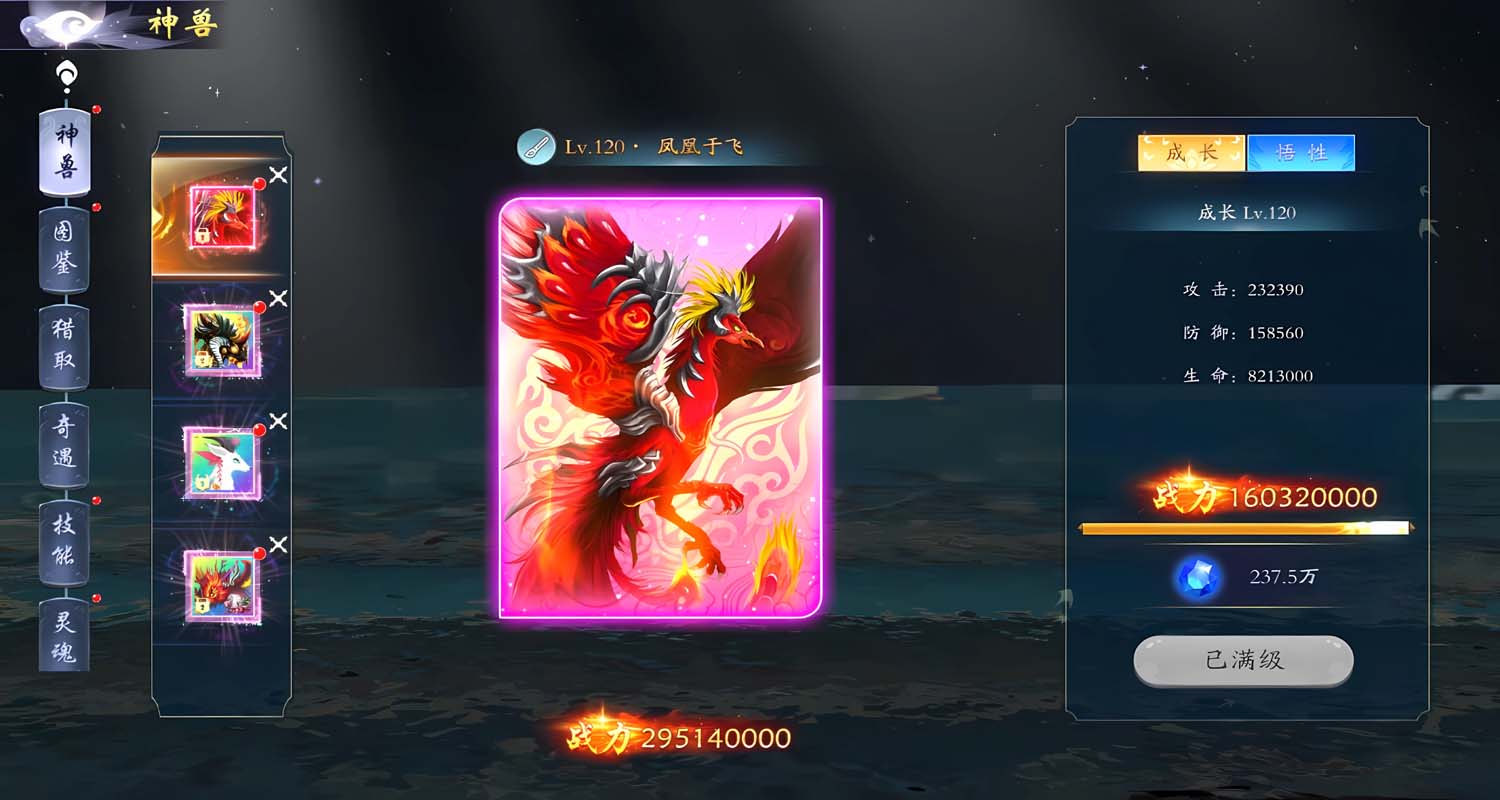Open the 技能 side tab
Viewport: 1500px width, 800px height.
[65, 541]
